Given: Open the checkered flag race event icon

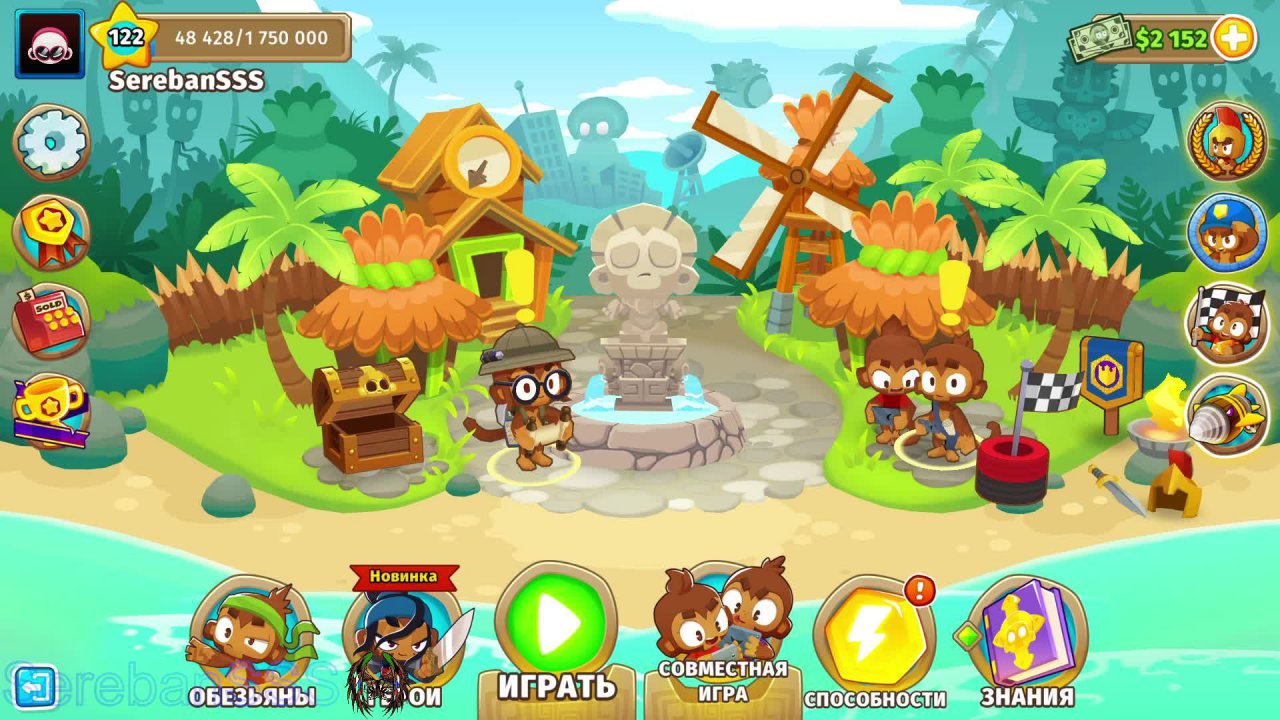Looking at the screenshot, I should click(1227, 320).
